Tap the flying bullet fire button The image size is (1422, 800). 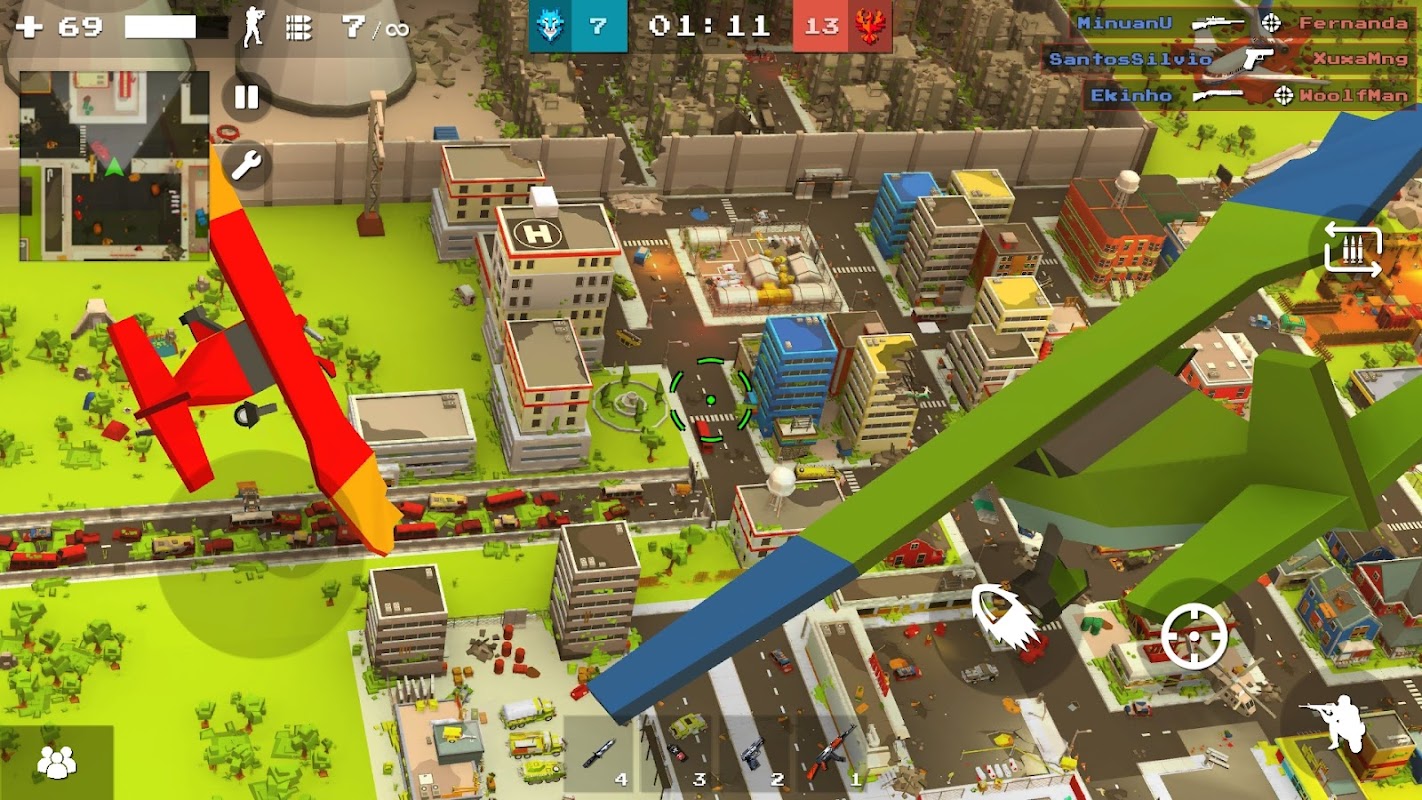click(1002, 619)
